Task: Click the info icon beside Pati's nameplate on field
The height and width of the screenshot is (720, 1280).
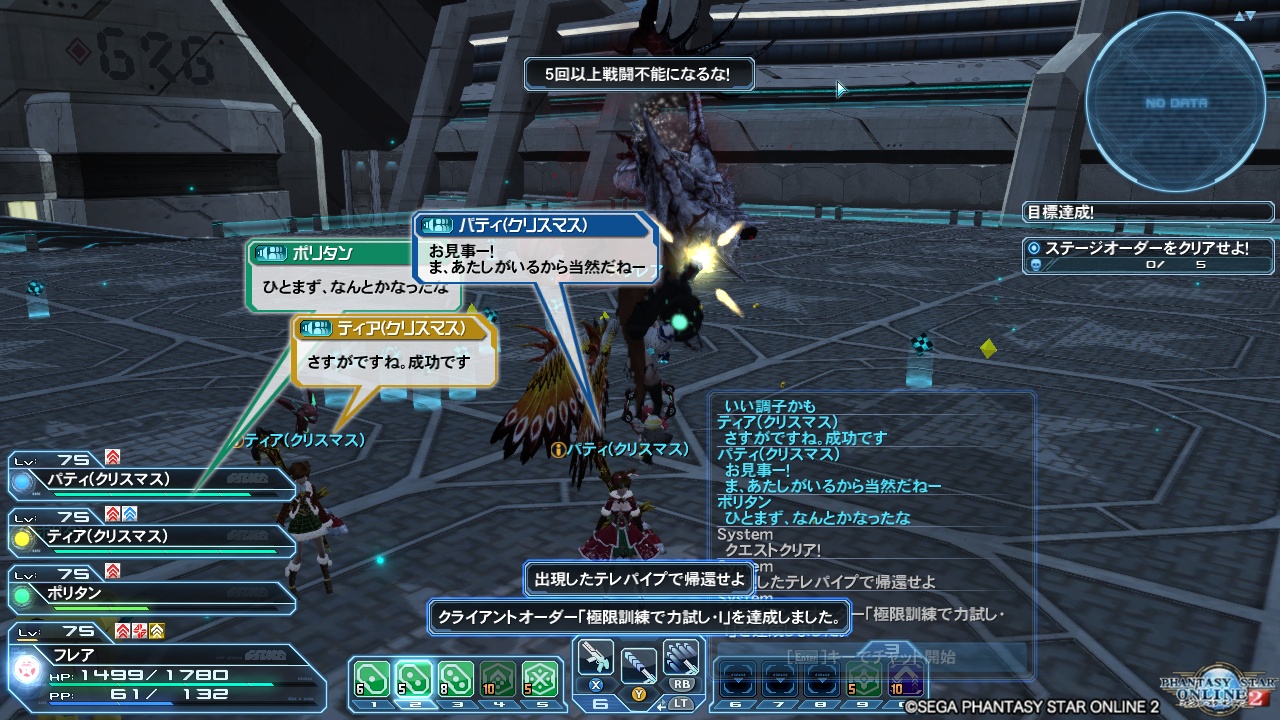Action: click(558, 448)
